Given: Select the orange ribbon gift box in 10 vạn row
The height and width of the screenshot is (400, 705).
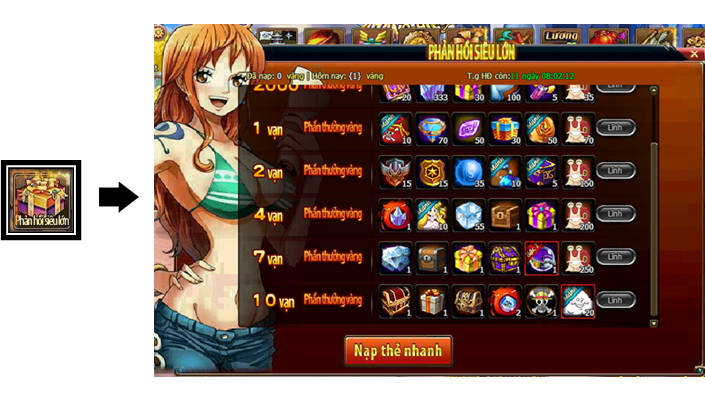Looking at the screenshot, I should point(432,300).
